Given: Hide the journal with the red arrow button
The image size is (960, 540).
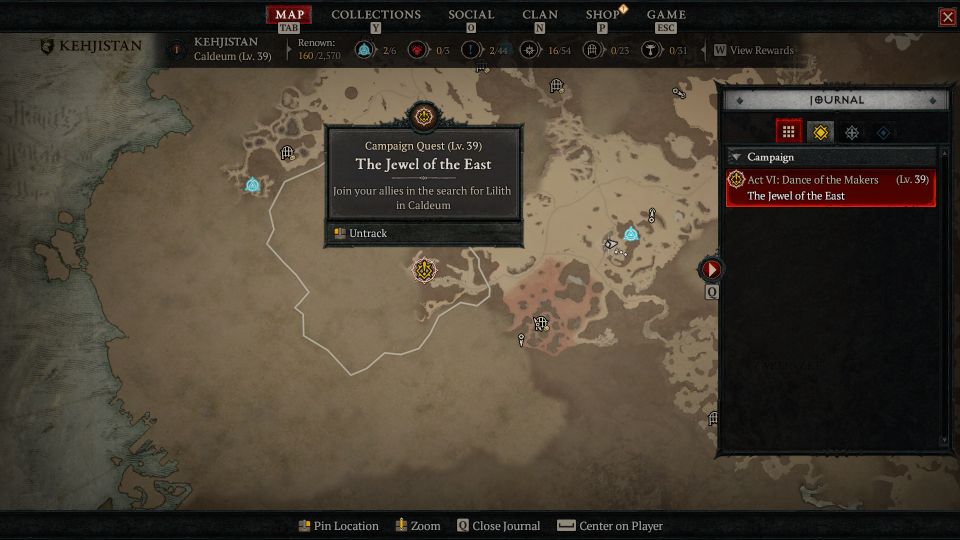Looking at the screenshot, I should (x=711, y=269).
